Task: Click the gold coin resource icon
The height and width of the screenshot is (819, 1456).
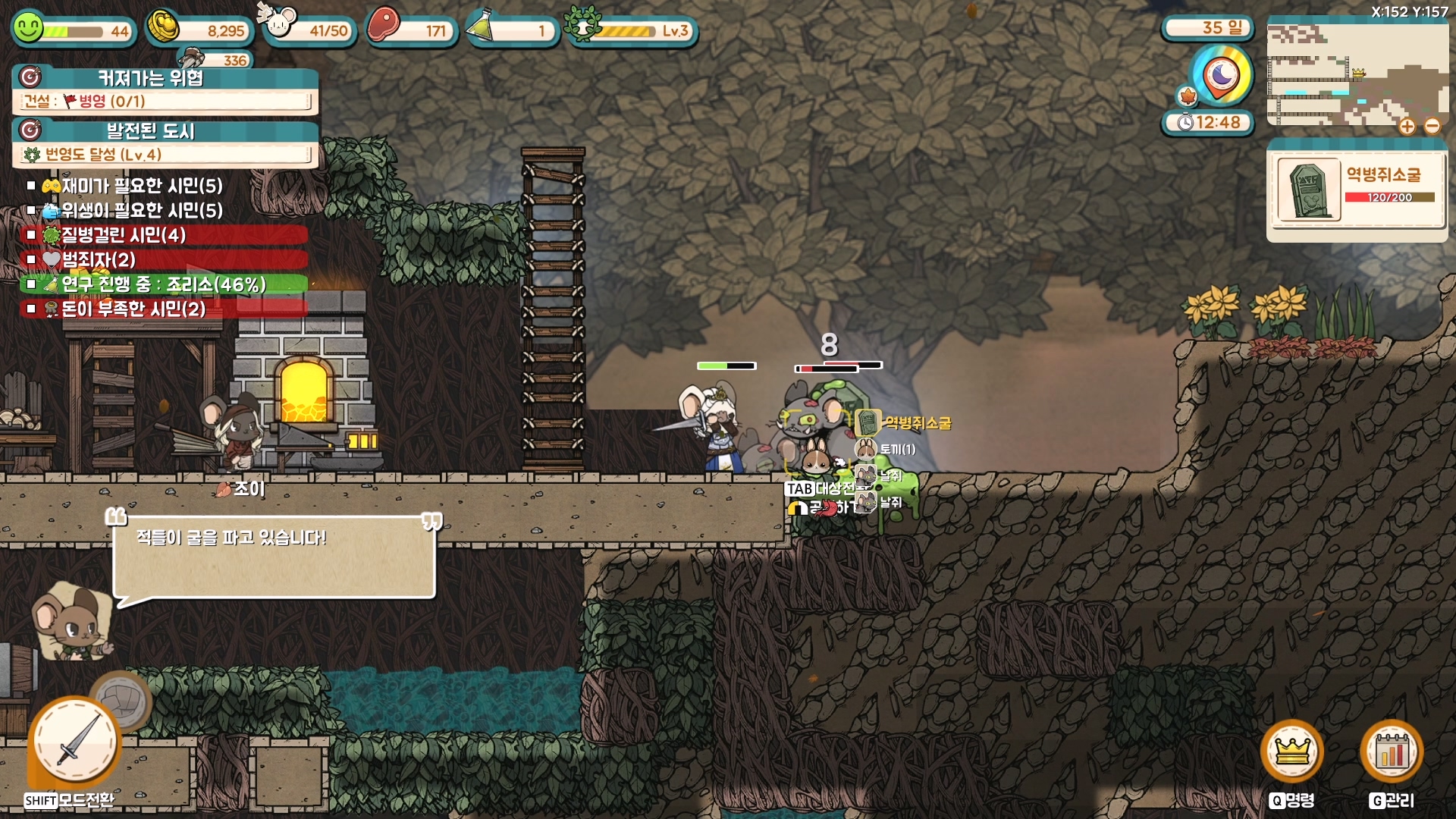Action: click(x=163, y=28)
